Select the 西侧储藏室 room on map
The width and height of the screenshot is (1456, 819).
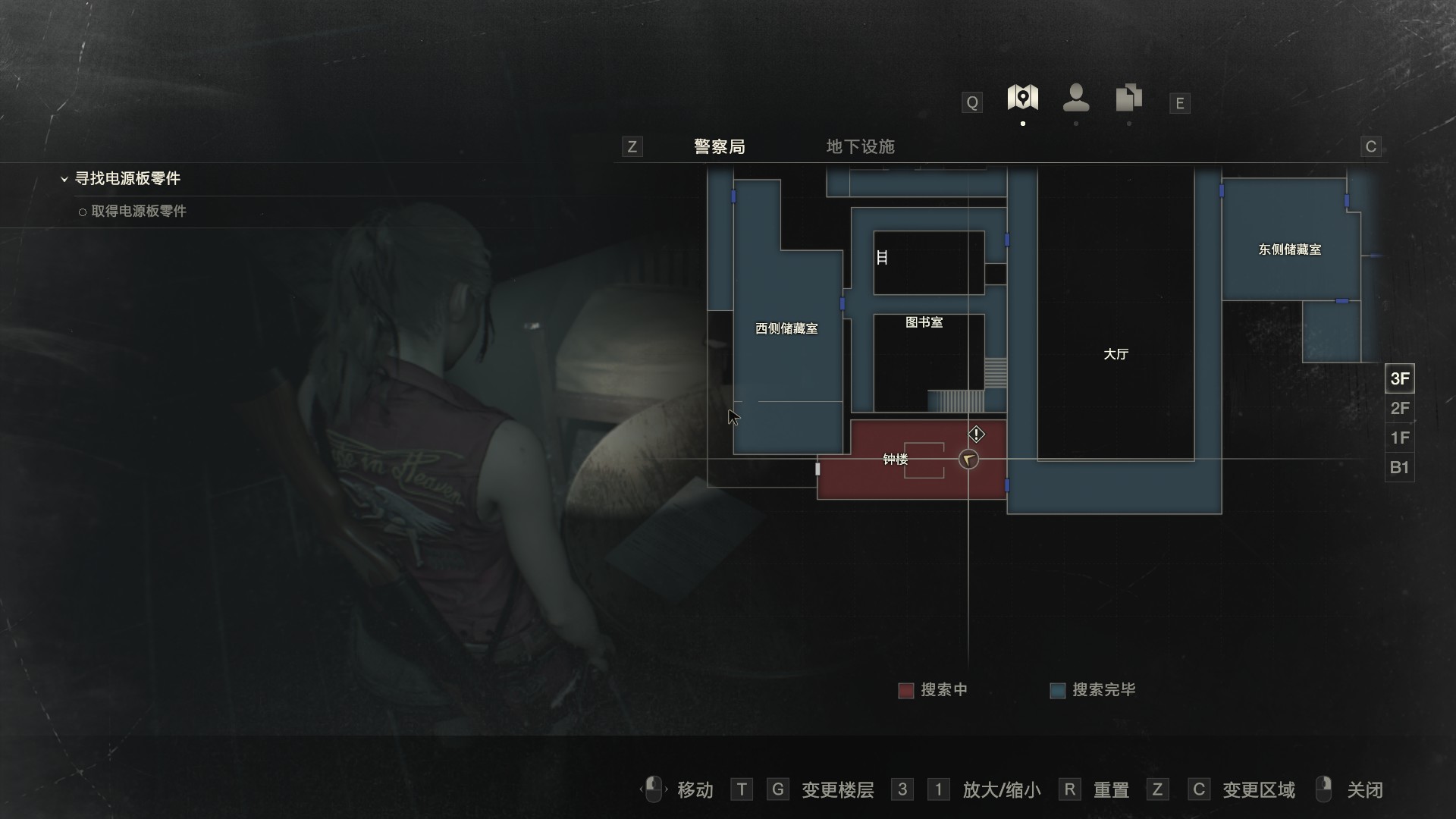pos(786,328)
